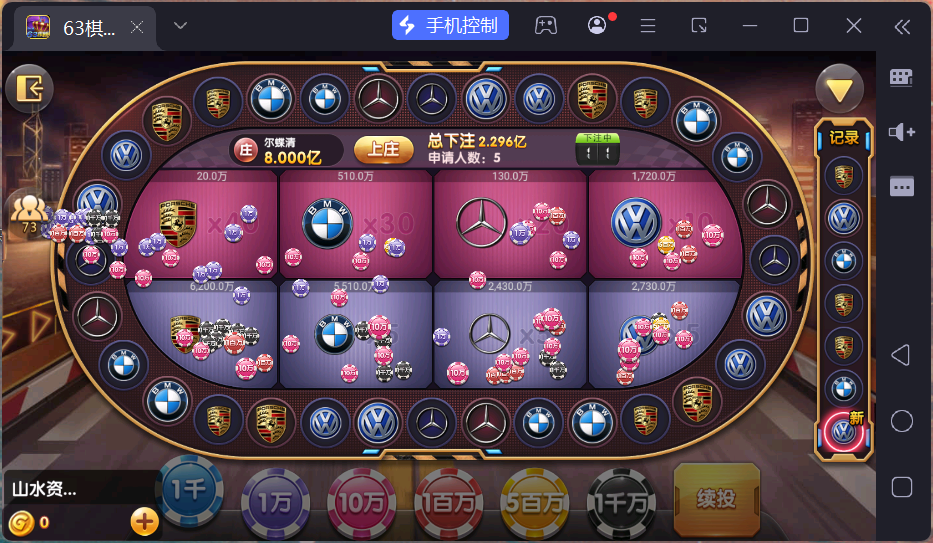
Task: Collapse the 记录 record panel arrow
Action: (x=839, y=91)
